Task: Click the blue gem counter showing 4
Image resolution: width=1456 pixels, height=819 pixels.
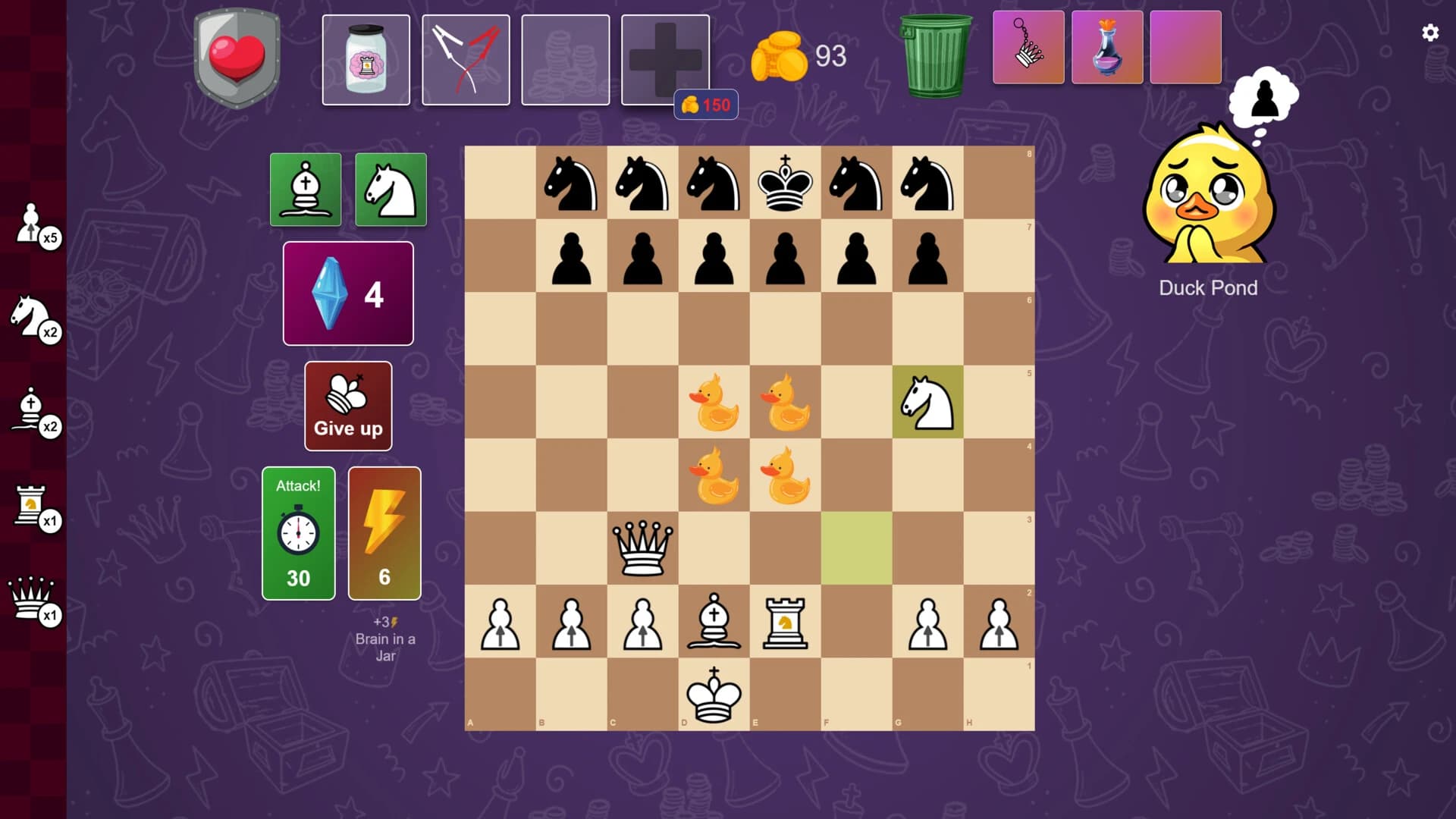Action: (x=347, y=293)
